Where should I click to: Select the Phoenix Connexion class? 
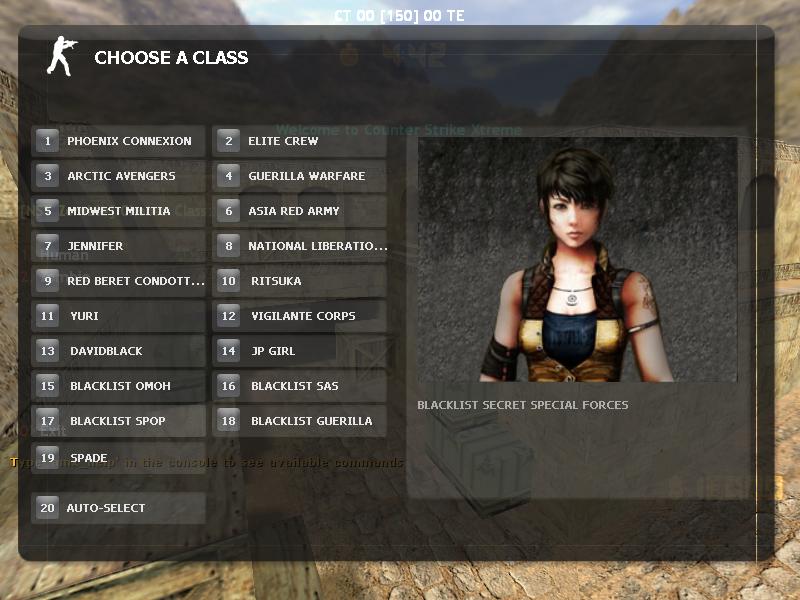click(x=119, y=141)
